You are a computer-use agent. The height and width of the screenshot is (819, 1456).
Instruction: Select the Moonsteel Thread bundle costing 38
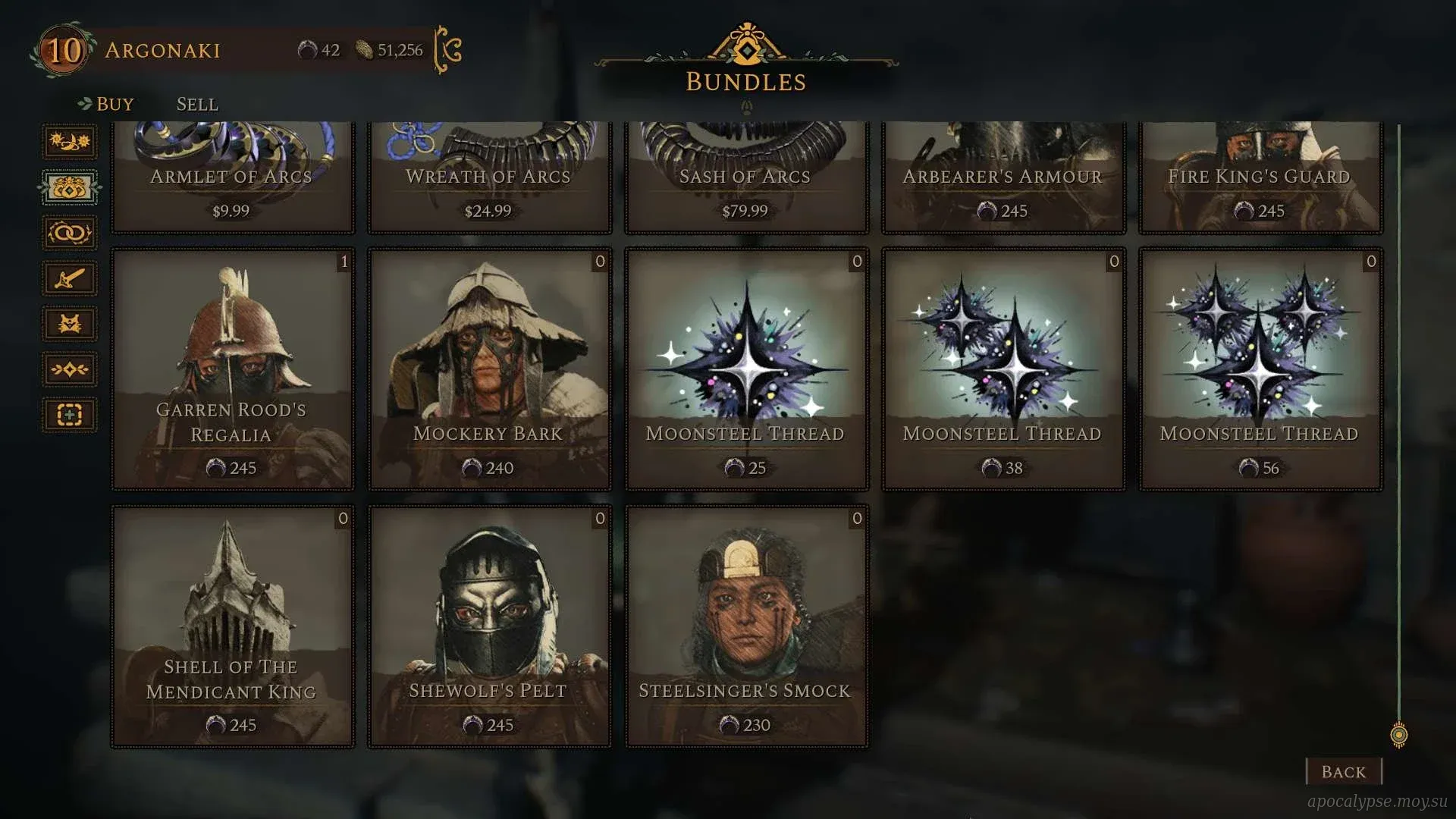[x=1003, y=369]
